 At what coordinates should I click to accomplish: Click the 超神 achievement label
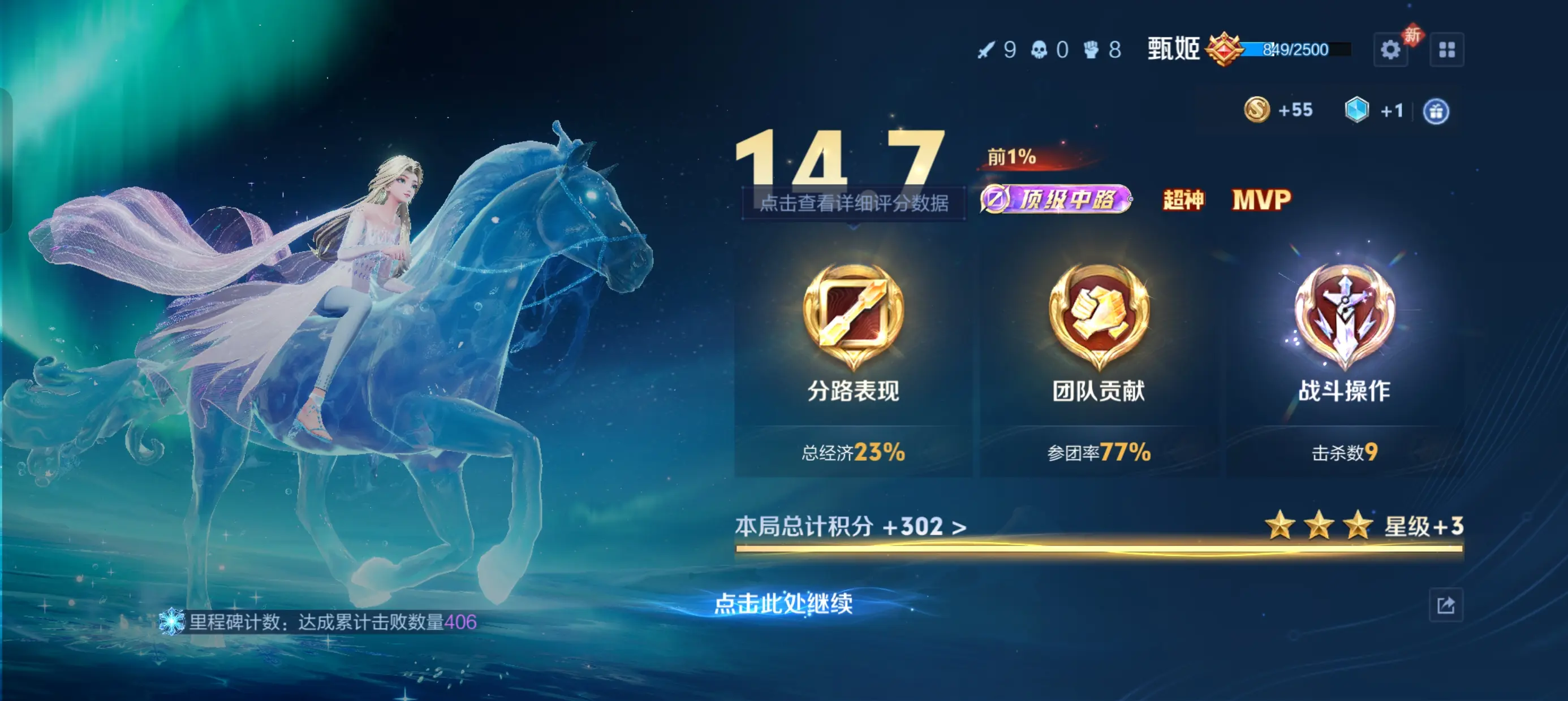[1183, 200]
